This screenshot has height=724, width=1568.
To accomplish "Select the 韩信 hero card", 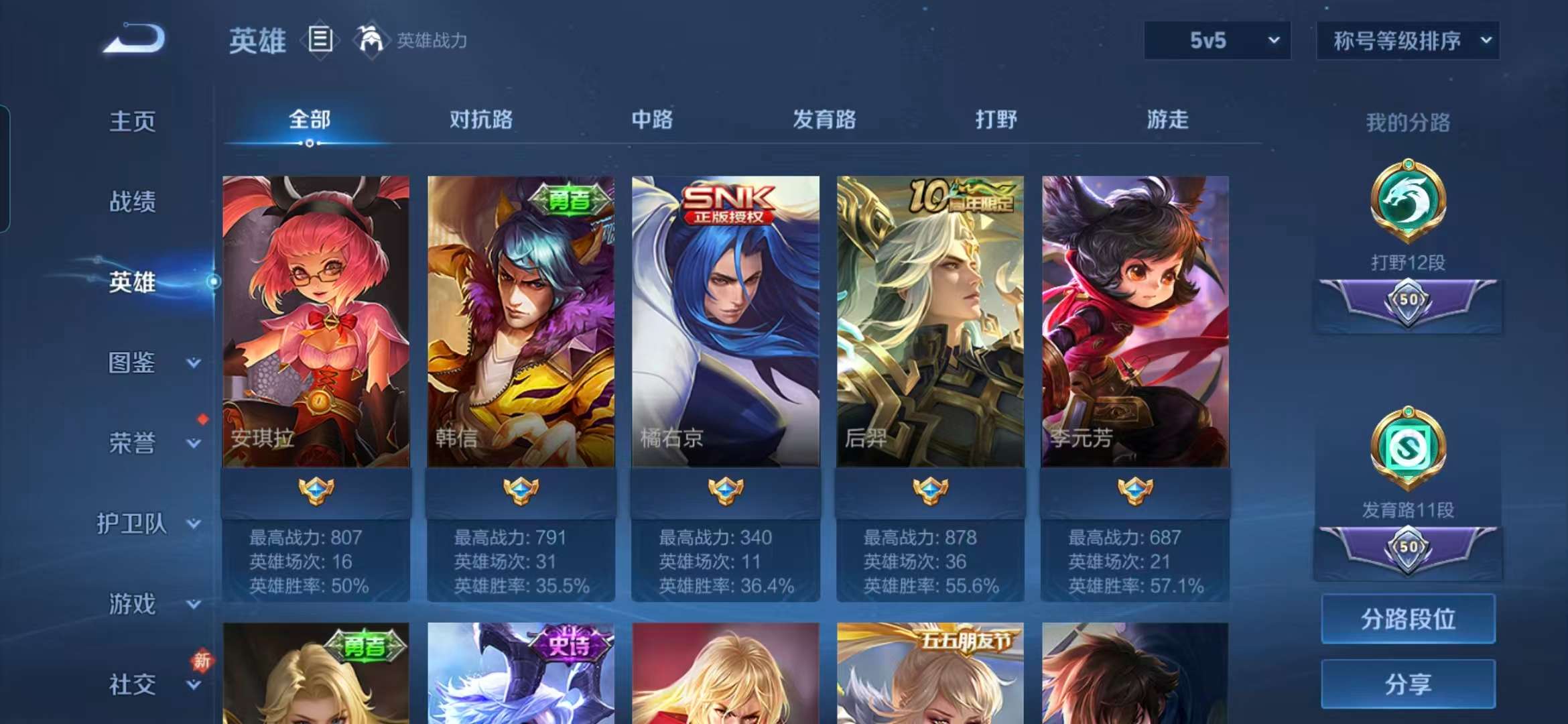I will tap(521, 315).
